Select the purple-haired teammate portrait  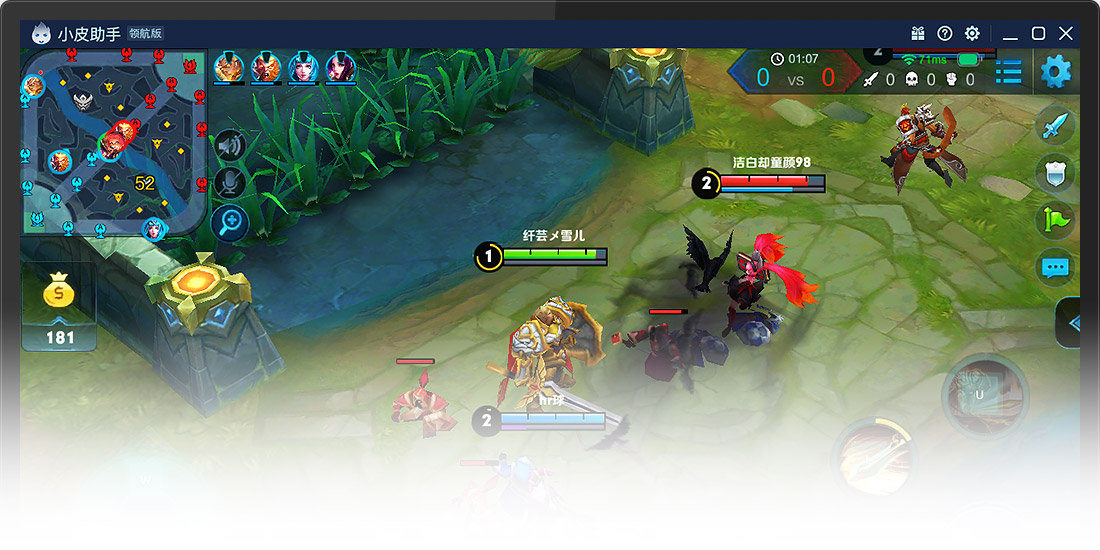(x=340, y=68)
